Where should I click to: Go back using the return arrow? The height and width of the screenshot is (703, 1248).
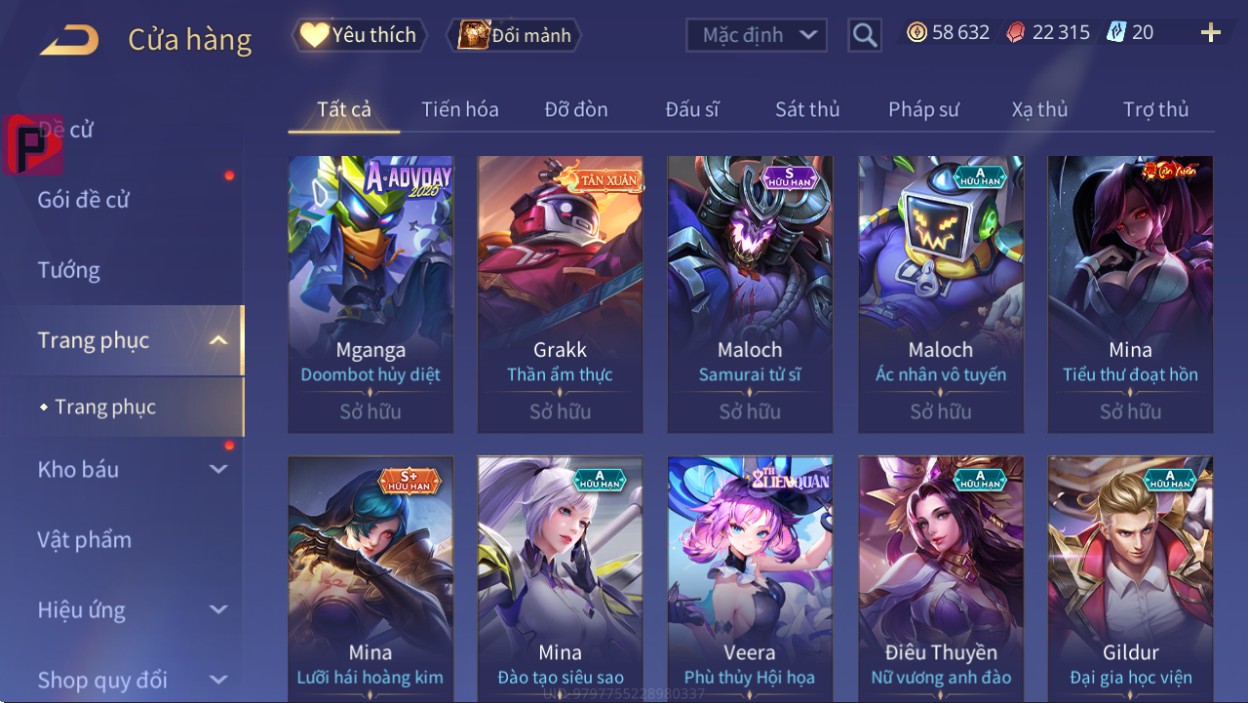(69, 40)
